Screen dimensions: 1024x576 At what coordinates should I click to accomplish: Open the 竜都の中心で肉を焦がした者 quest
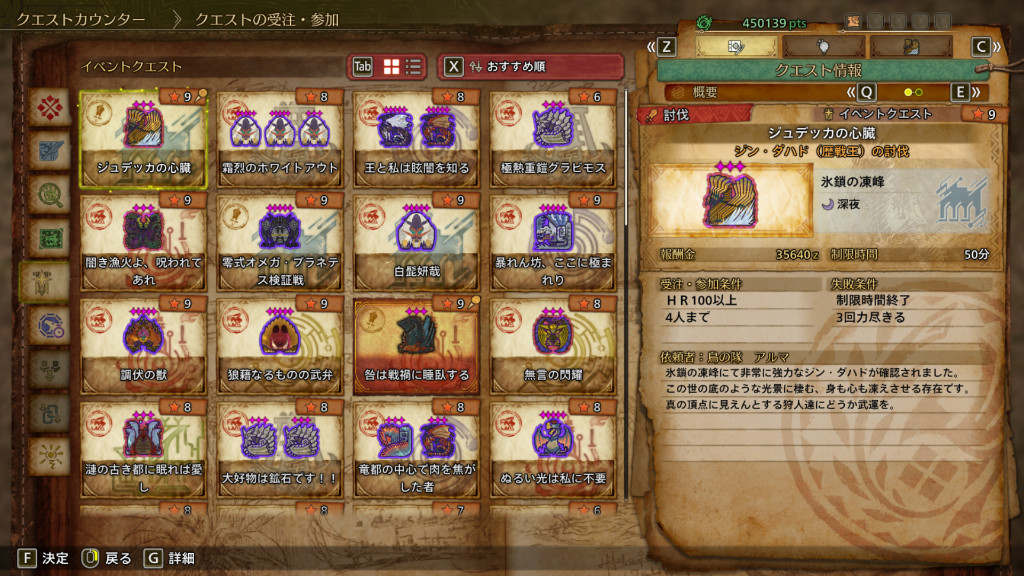[416, 449]
